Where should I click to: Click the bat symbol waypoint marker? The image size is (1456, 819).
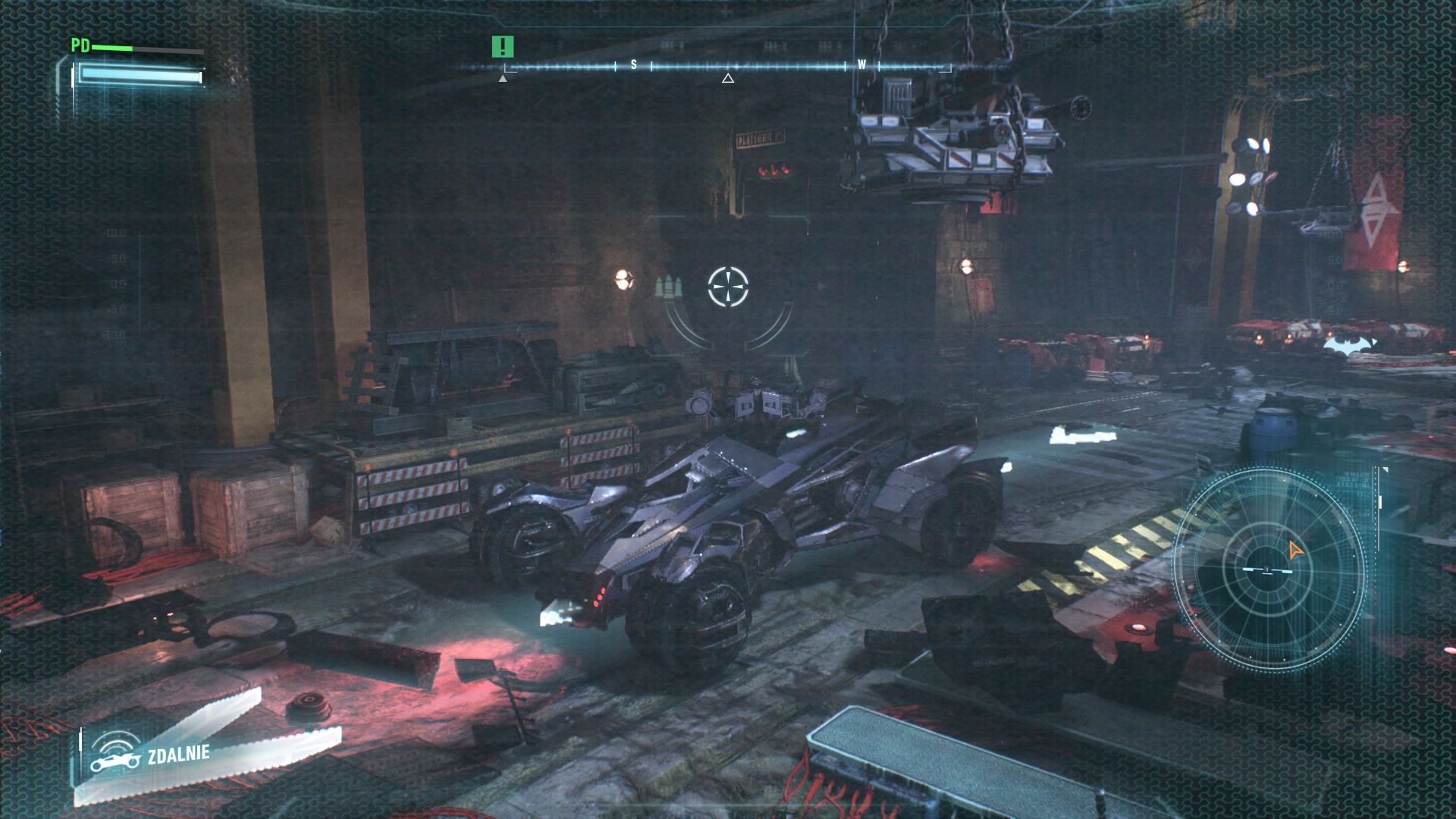point(1351,345)
